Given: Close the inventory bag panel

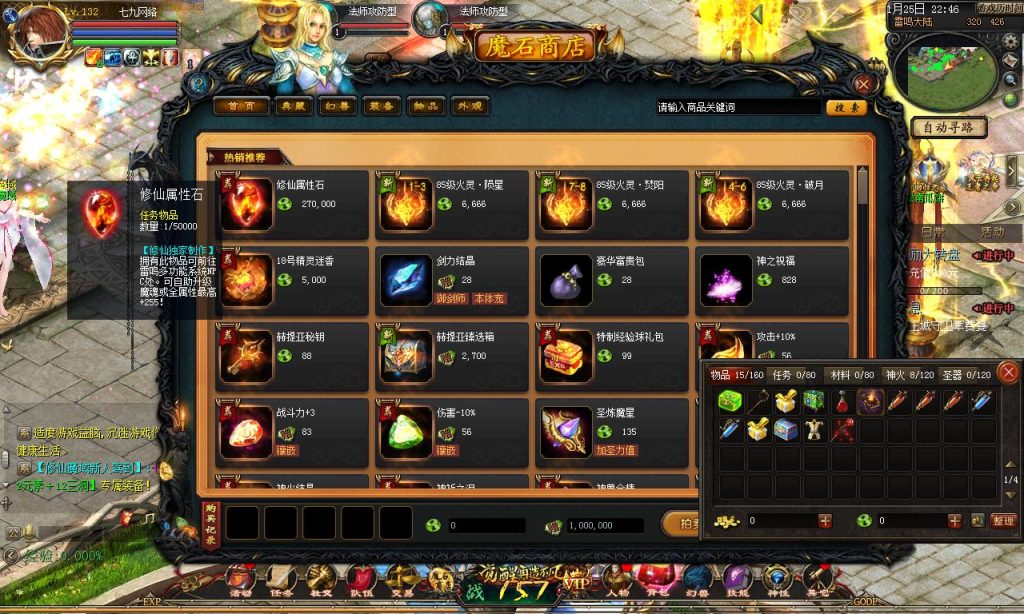Looking at the screenshot, I should (x=1008, y=373).
